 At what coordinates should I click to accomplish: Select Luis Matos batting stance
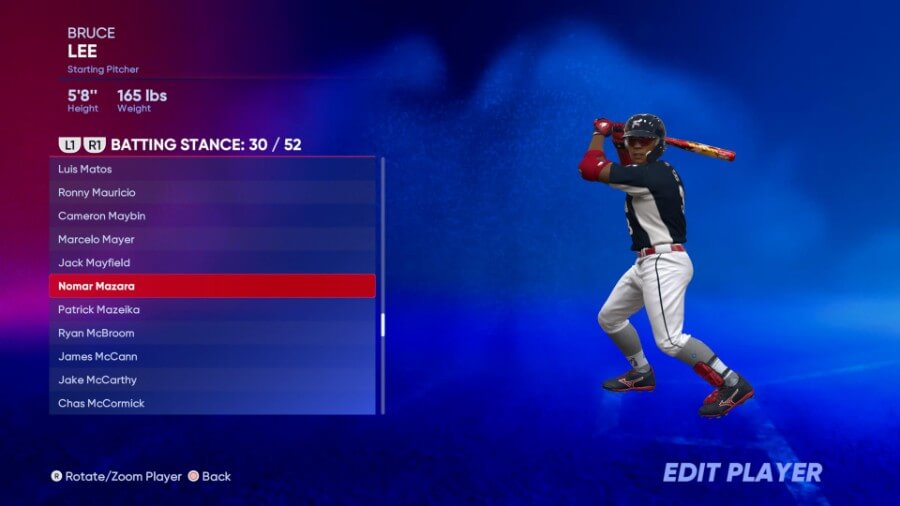(212, 169)
